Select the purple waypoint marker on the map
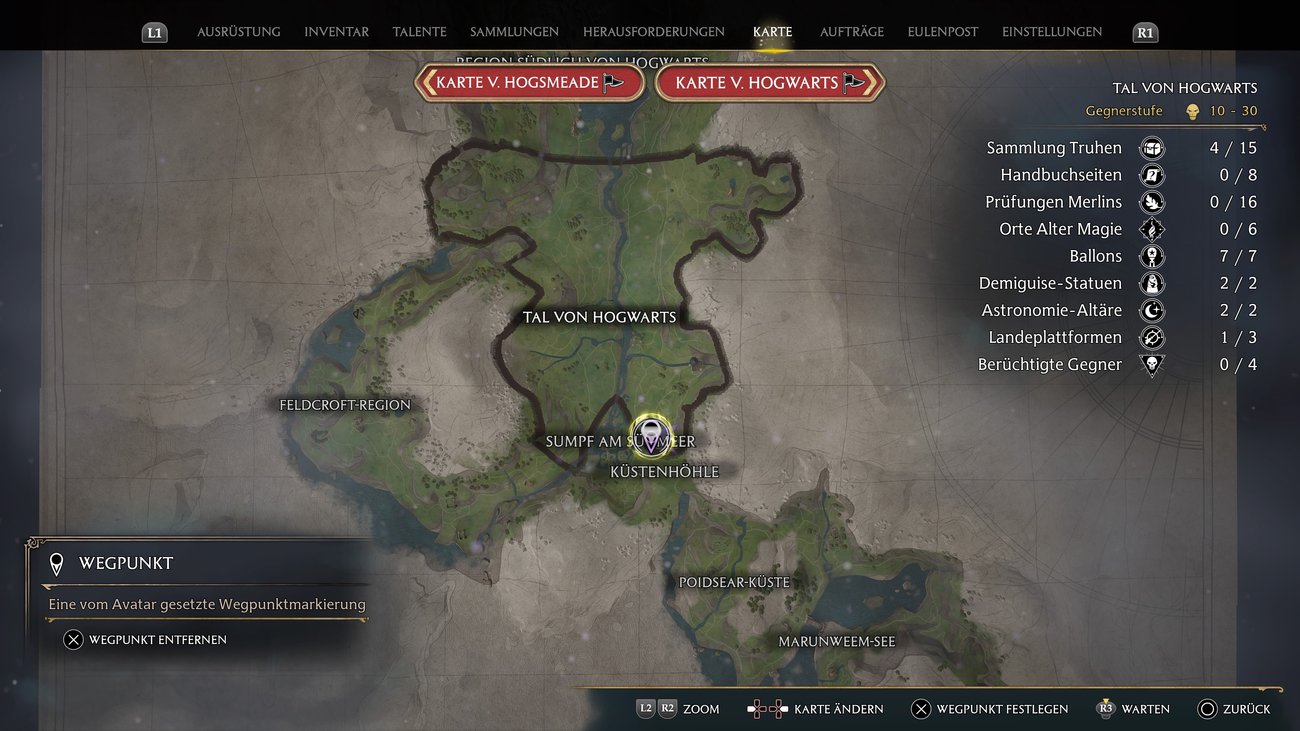1300x731 pixels. [x=651, y=436]
